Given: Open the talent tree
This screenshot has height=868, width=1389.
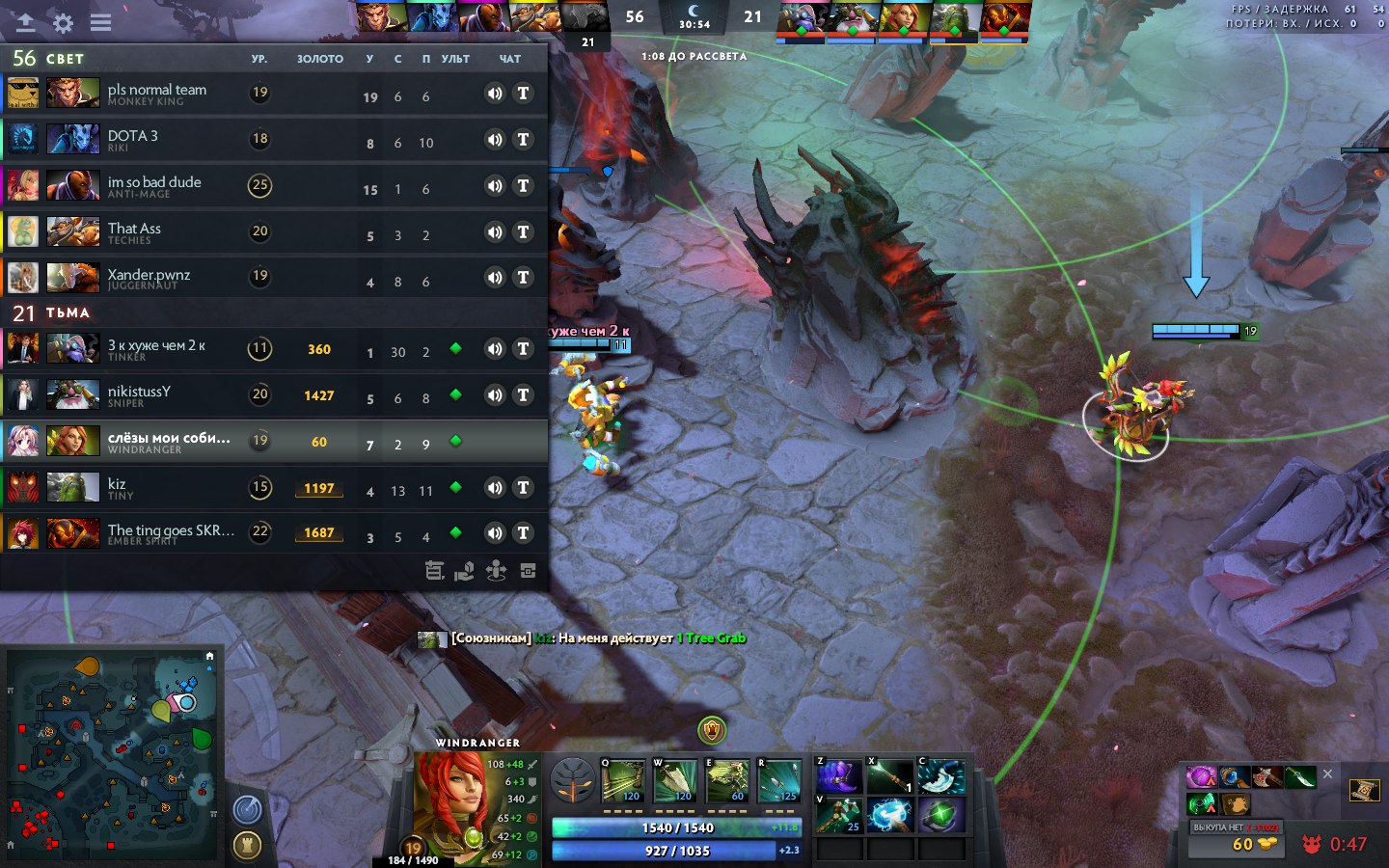Looking at the screenshot, I should [x=572, y=780].
